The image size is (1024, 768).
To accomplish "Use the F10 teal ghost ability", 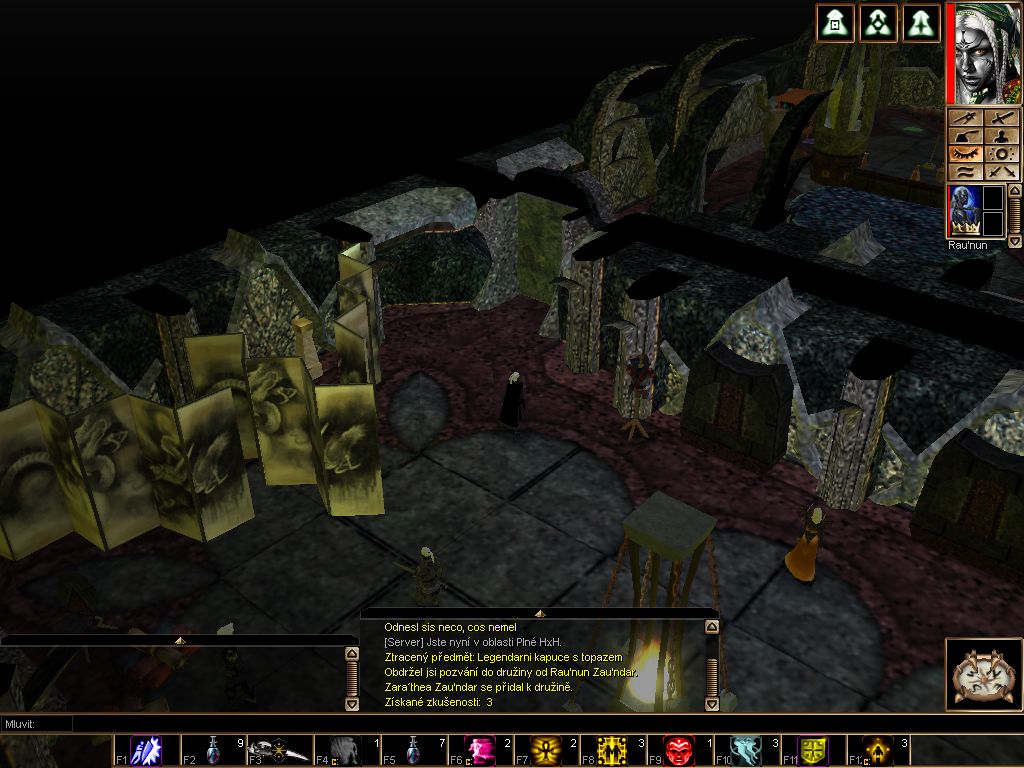I will 746,750.
